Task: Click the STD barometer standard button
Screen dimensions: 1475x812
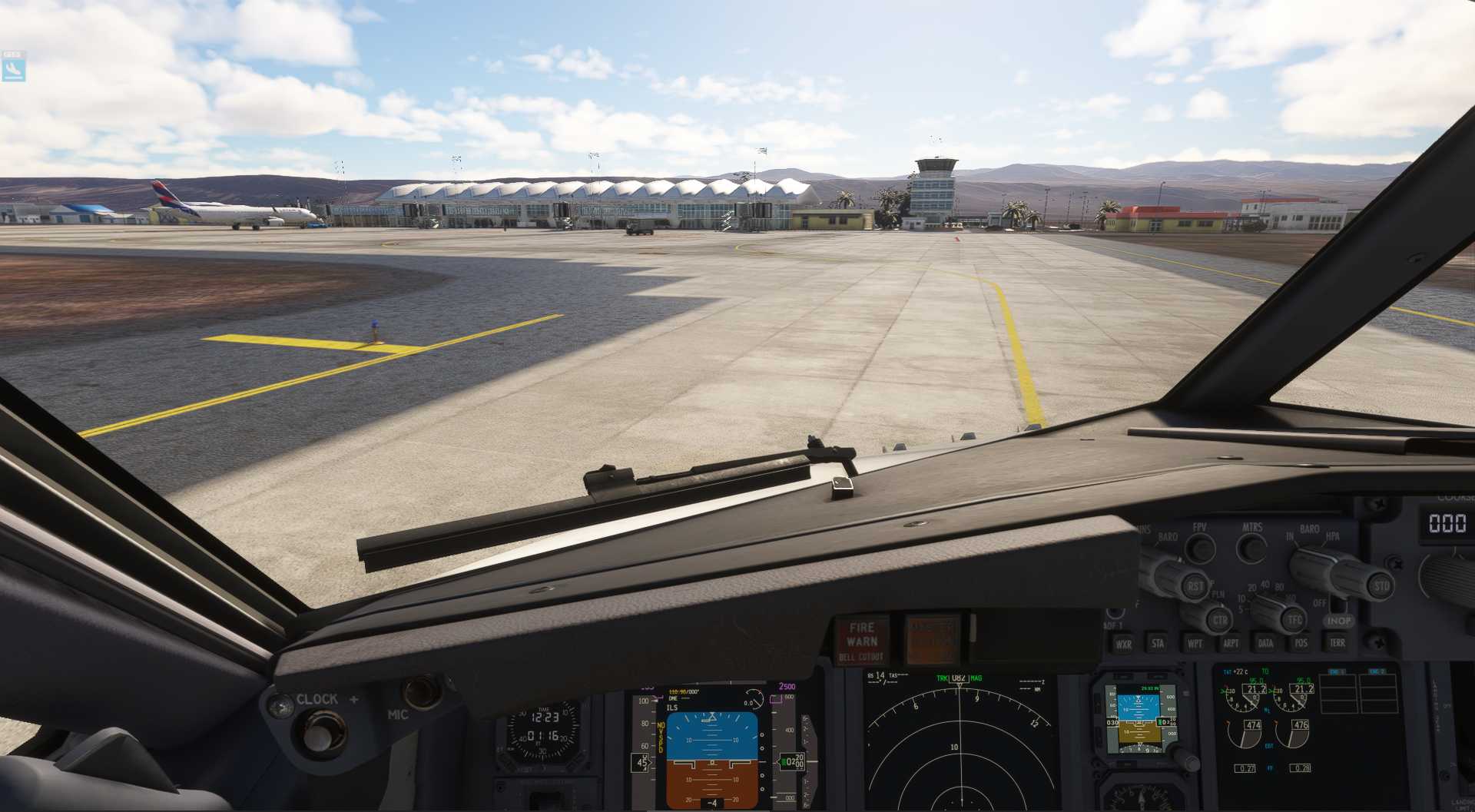Action: click(x=1381, y=586)
